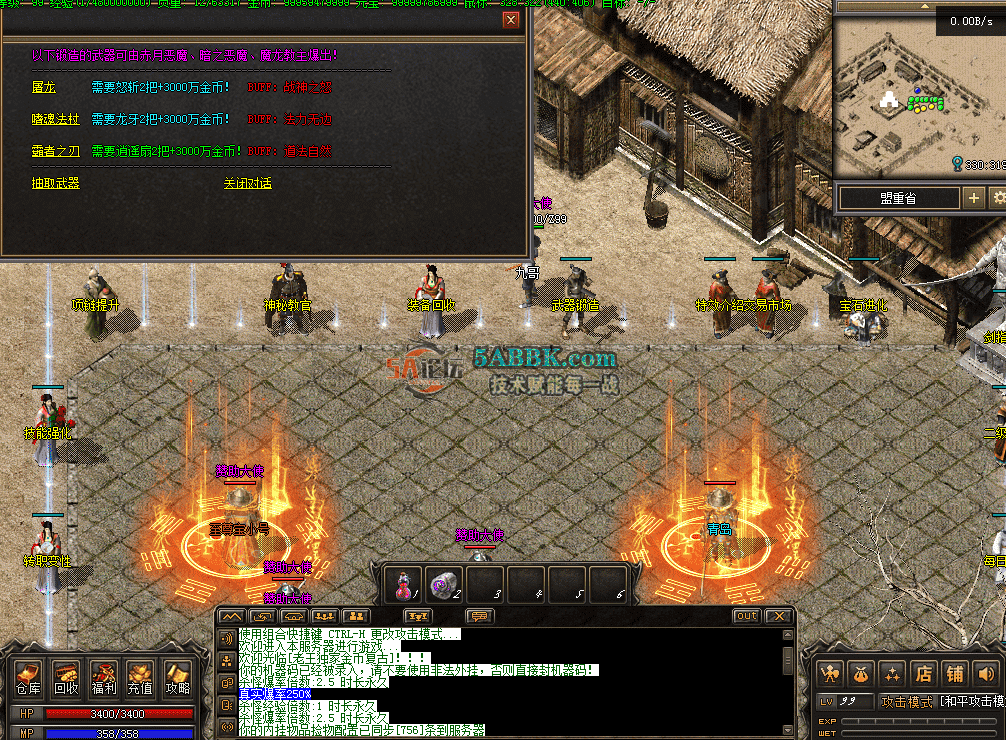Open the 仓库 warehouse button
1006x740 pixels.
click(28, 677)
